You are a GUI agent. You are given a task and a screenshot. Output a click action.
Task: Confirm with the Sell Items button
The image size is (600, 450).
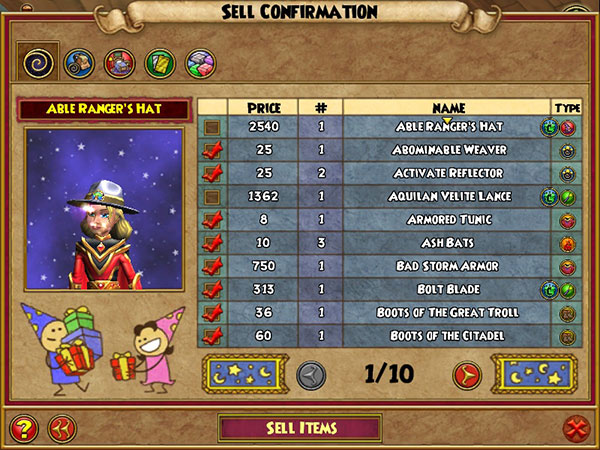pyautogui.click(x=300, y=428)
